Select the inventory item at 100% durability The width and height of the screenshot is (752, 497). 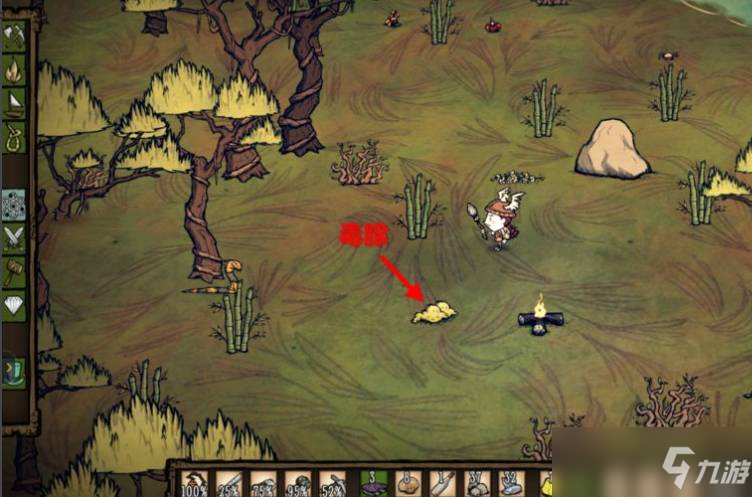point(195,485)
